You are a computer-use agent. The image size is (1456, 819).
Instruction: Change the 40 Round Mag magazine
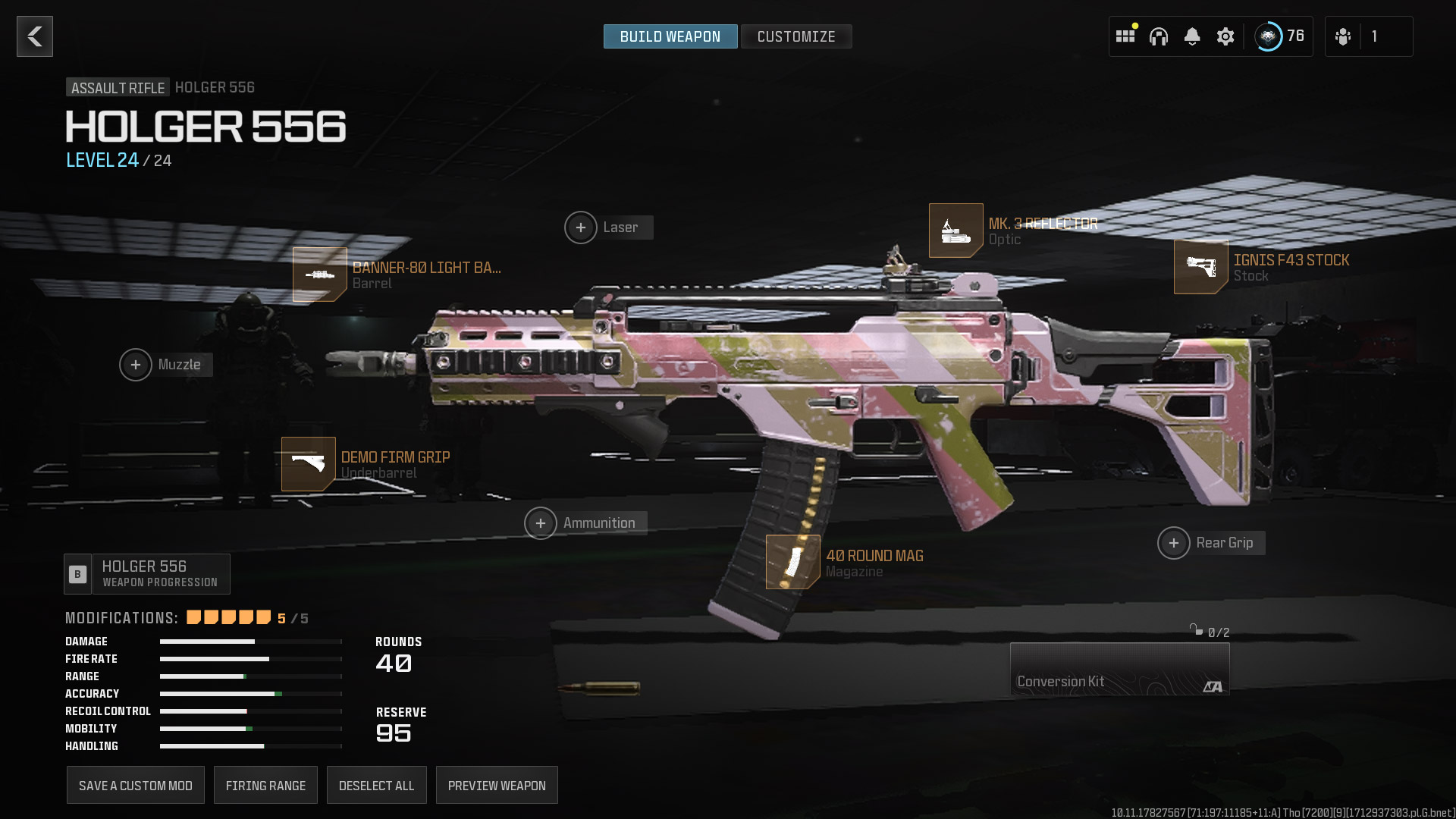(x=792, y=562)
